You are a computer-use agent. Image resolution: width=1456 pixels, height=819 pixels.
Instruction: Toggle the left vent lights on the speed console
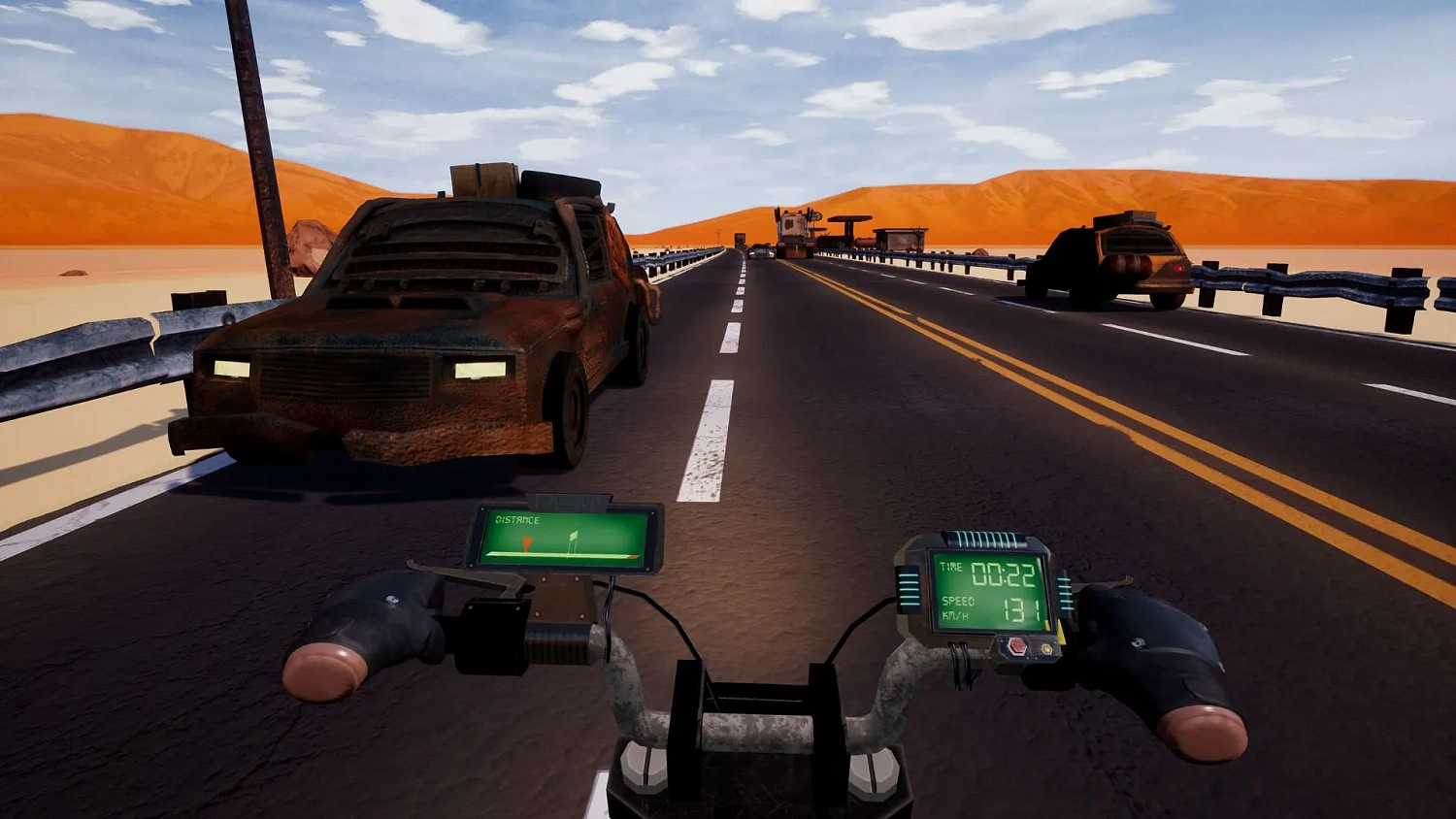(x=909, y=588)
